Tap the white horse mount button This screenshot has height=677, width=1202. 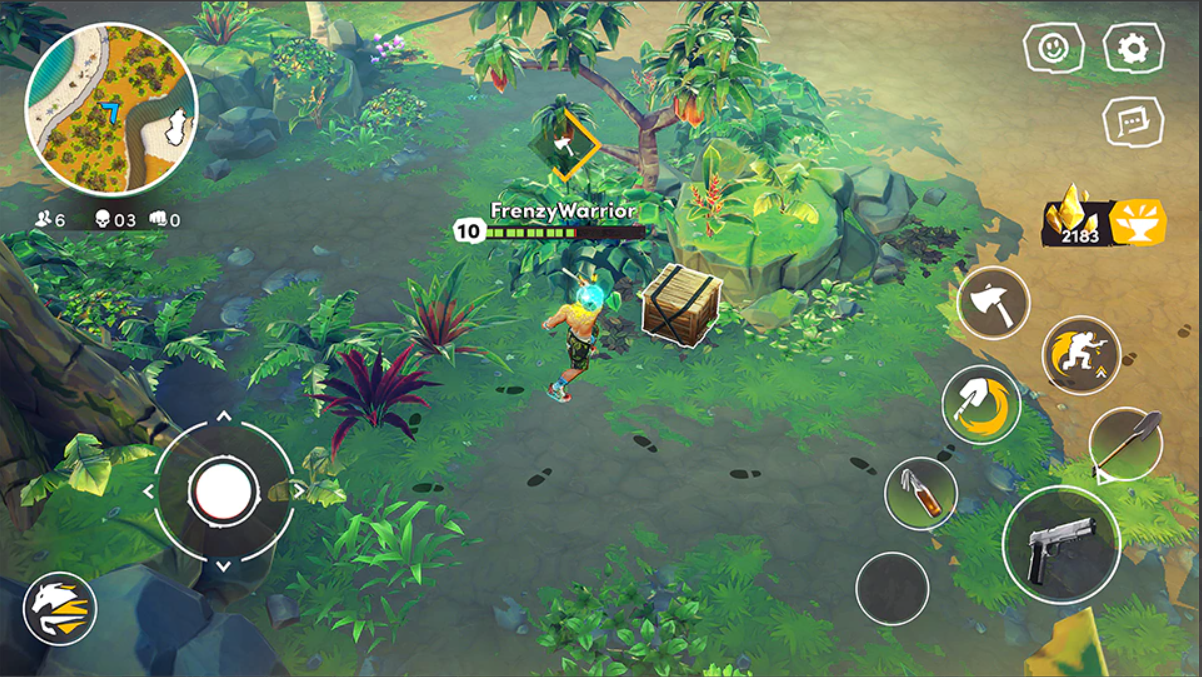60,608
